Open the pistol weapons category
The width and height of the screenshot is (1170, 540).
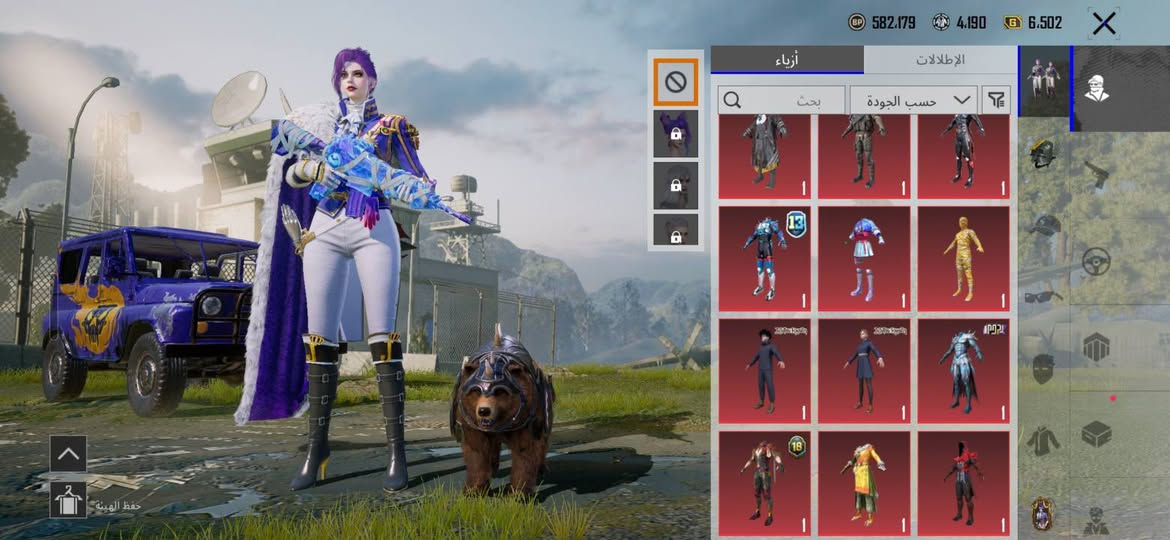pos(1097,174)
